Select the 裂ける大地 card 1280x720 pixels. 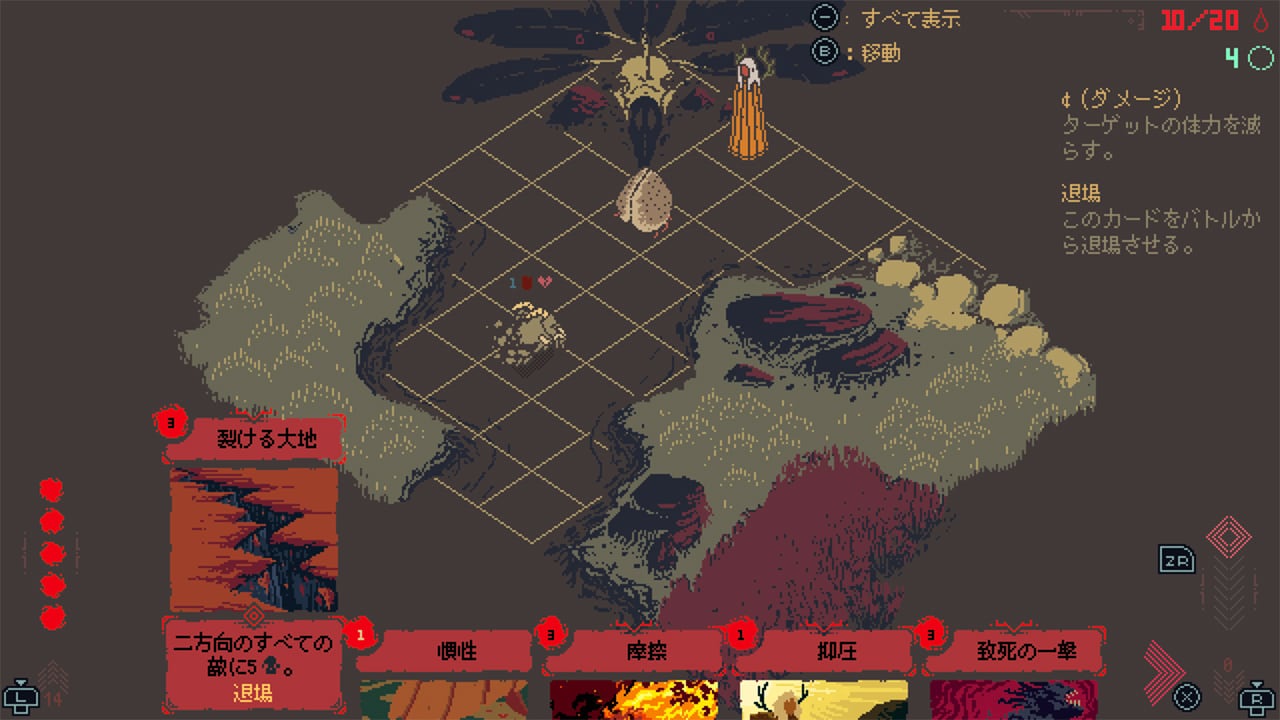point(254,540)
